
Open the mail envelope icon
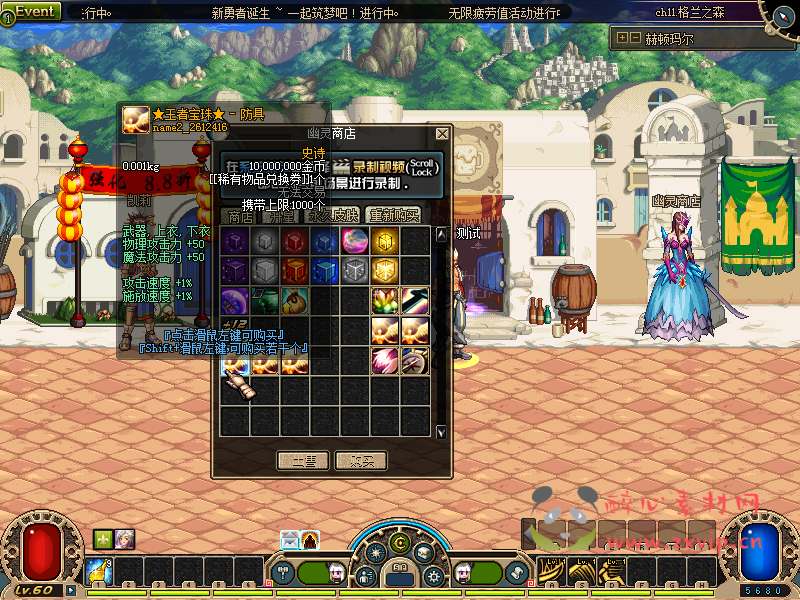(289, 540)
